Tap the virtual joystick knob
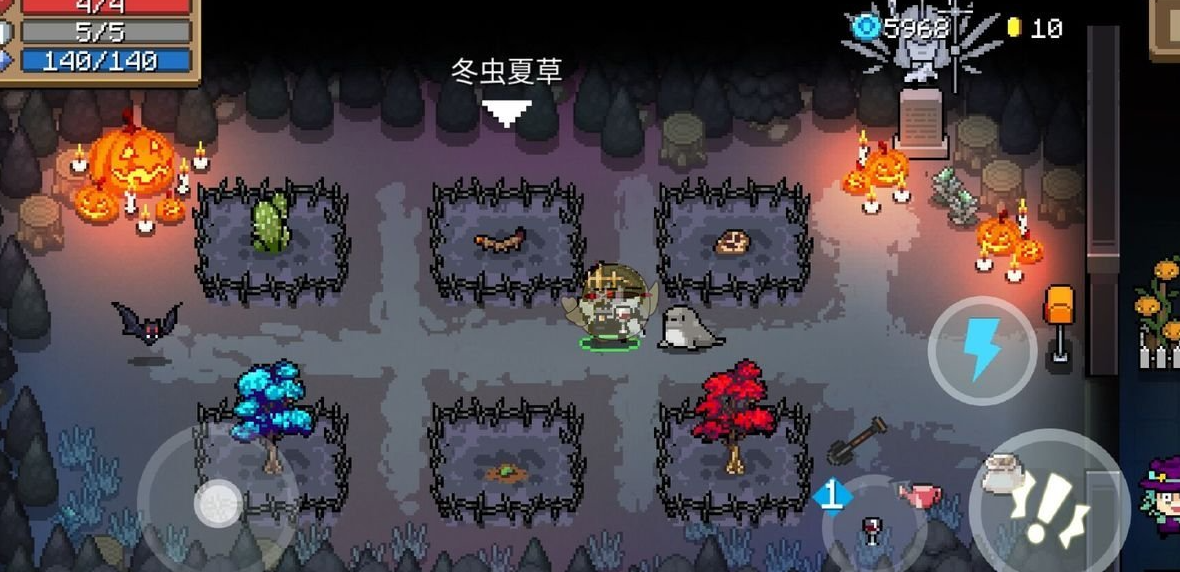 click(x=217, y=503)
